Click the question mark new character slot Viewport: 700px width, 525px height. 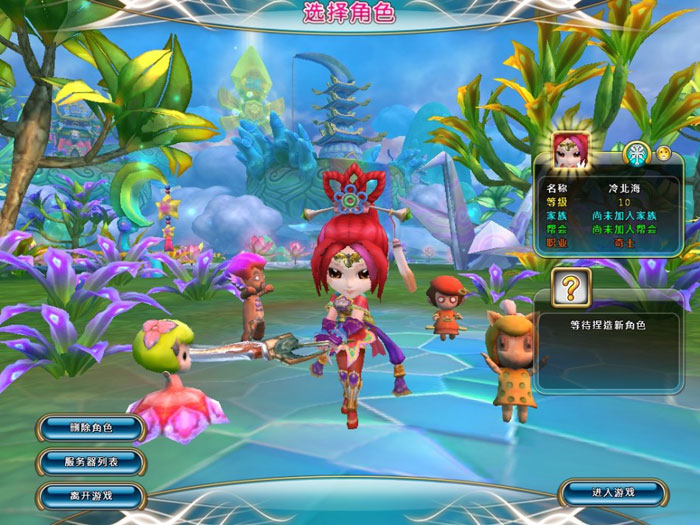coord(571,288)
